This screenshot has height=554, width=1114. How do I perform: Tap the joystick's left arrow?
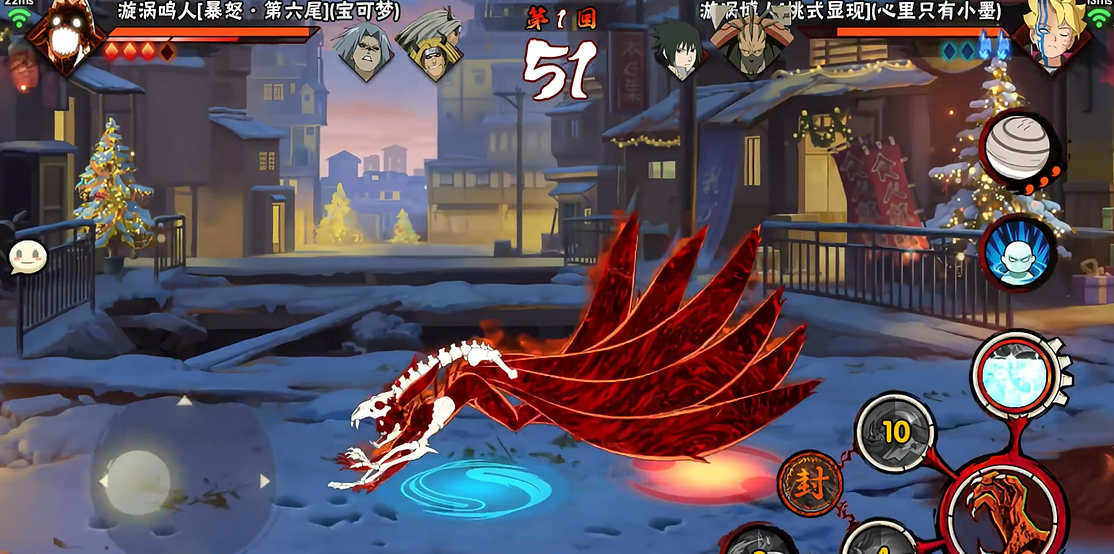[x=102, y=481]
